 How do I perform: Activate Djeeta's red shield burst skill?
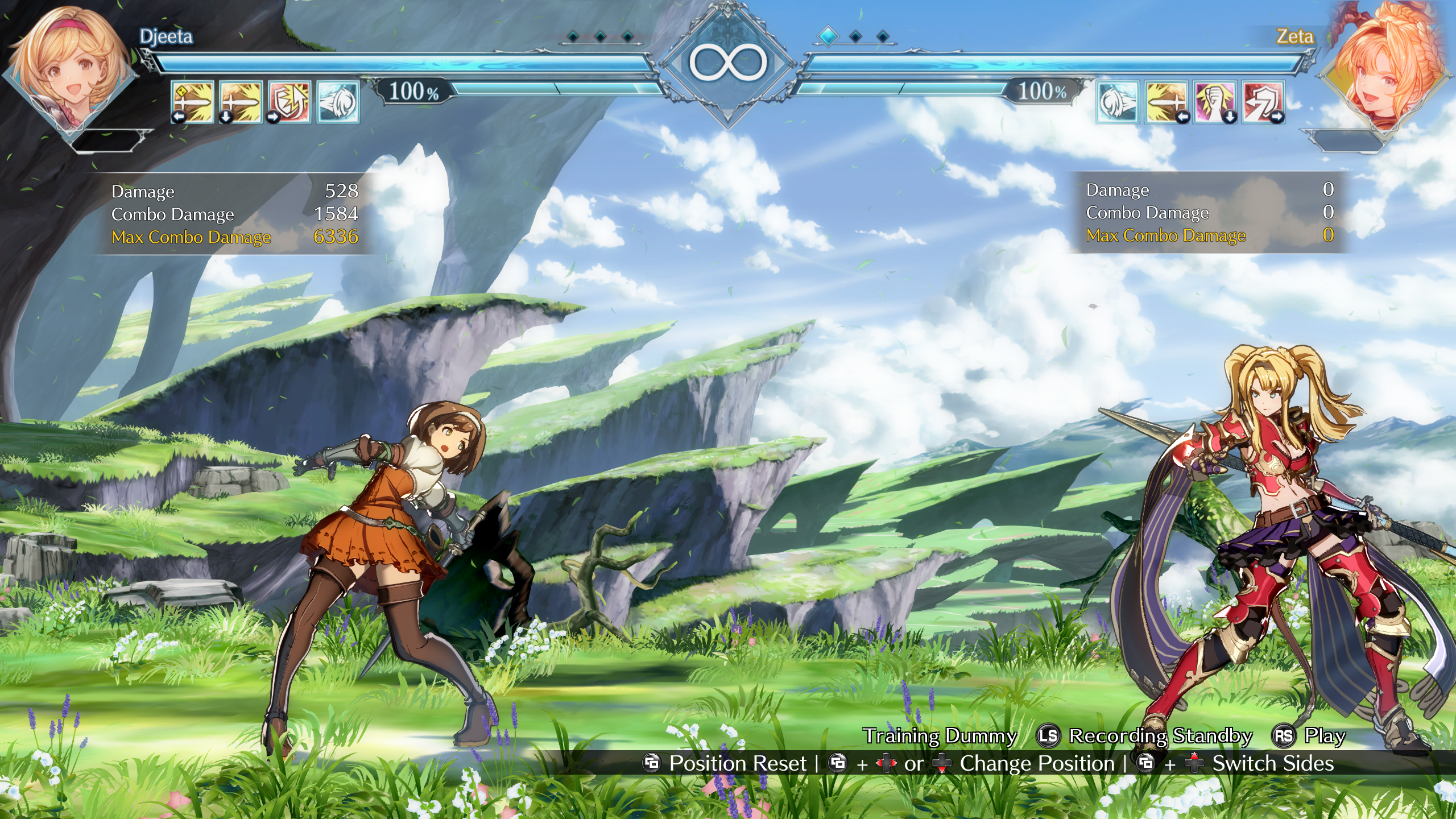(x=289, y=102)
